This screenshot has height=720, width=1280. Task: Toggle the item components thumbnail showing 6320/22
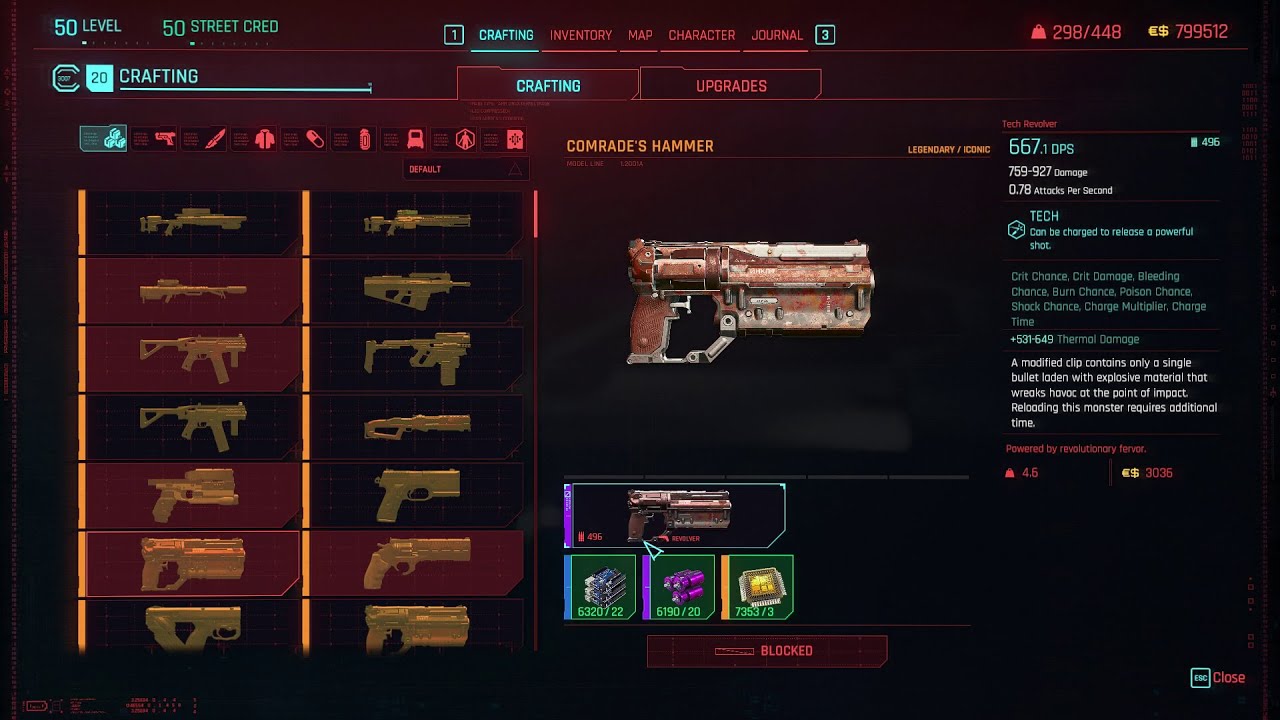coord(600,587)
